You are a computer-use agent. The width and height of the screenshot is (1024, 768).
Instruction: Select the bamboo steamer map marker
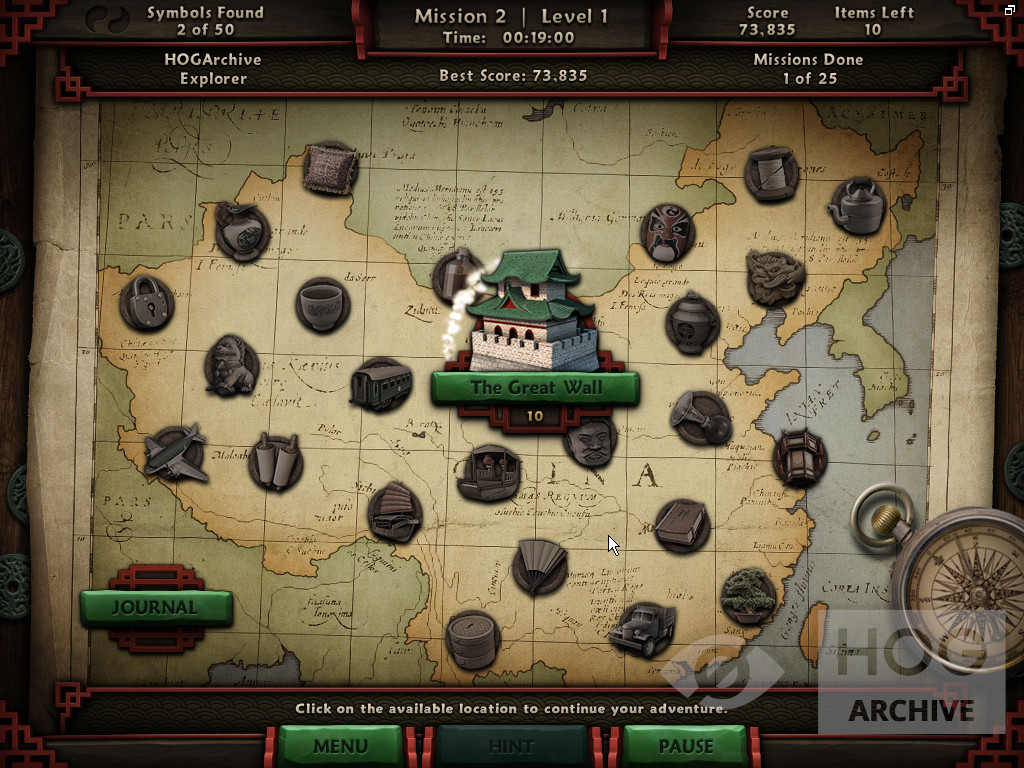(472, 639)
